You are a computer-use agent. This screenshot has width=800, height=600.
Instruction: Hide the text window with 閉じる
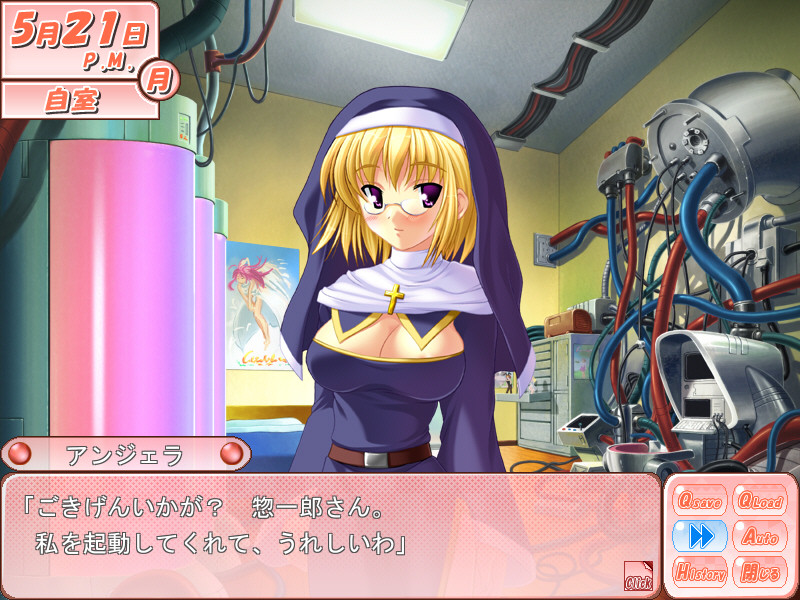[758, 572]
